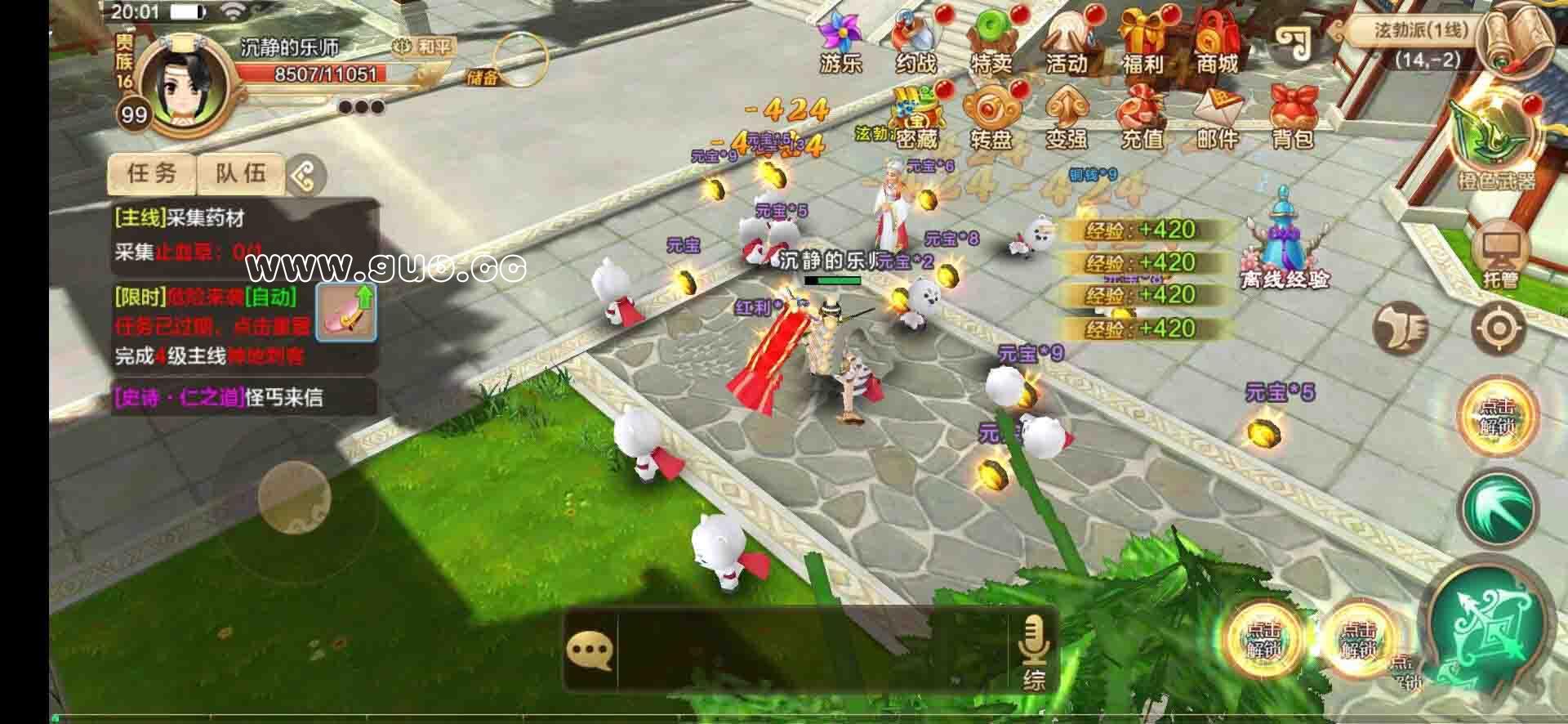Viewport: 1568px width, 724px height.
Task: Switch to the 队伍 team tab
Action: pyautogui.click(x=240, y=173)
